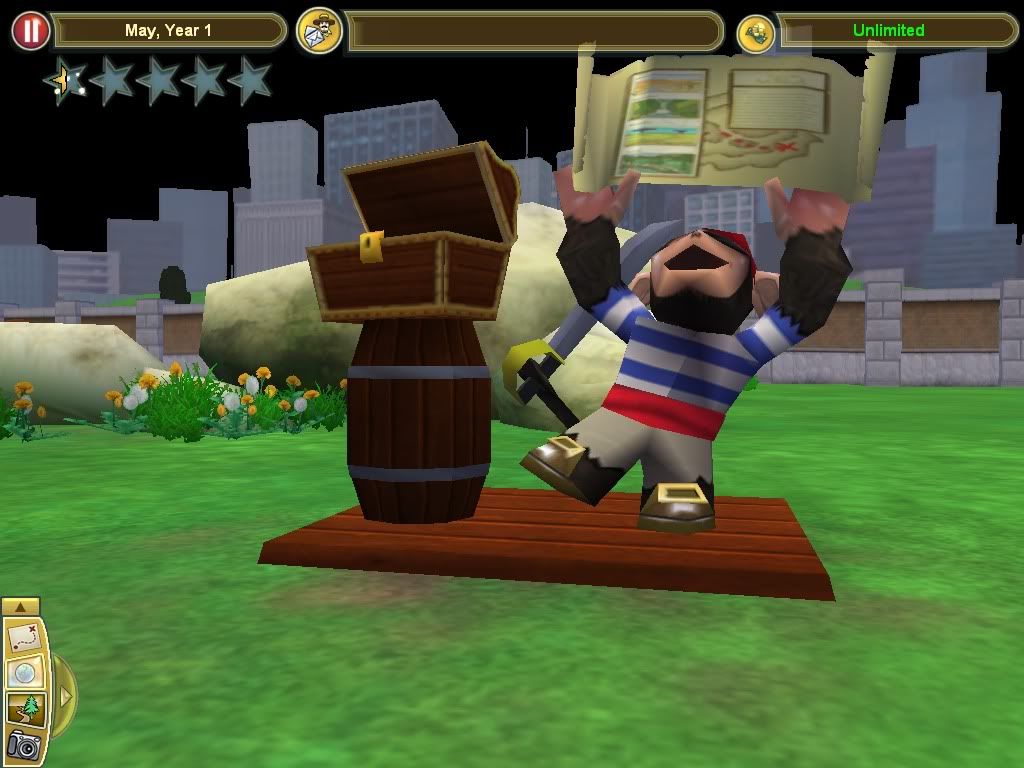This screenshot has height=768, width=1024.
Task: Select the round globe view button
Action: [x=22, y=673]
